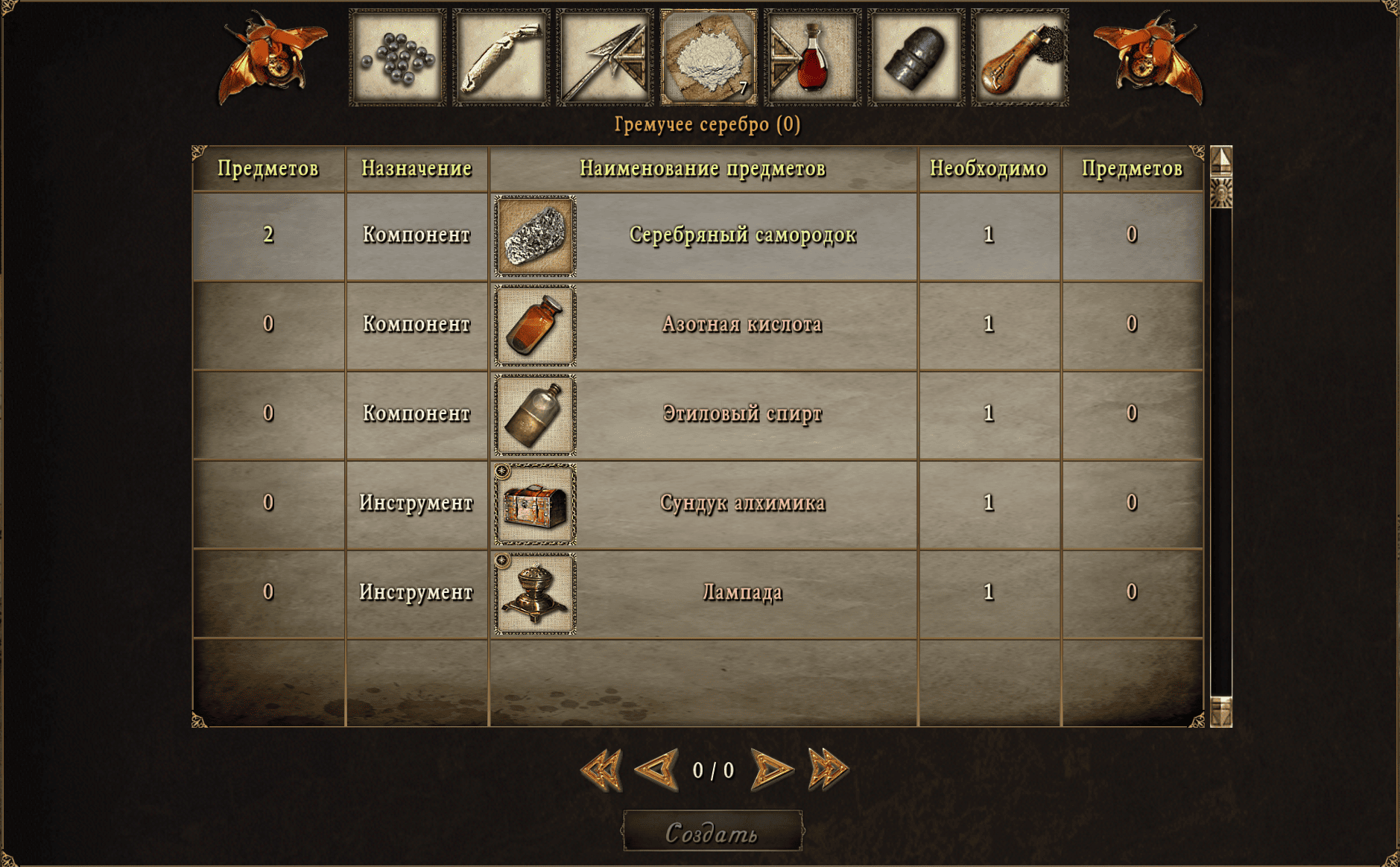Select the lead shot pellets recipe
Image resolution: width=1400 pixels, height=867 pixels.
tap(397, 57)
